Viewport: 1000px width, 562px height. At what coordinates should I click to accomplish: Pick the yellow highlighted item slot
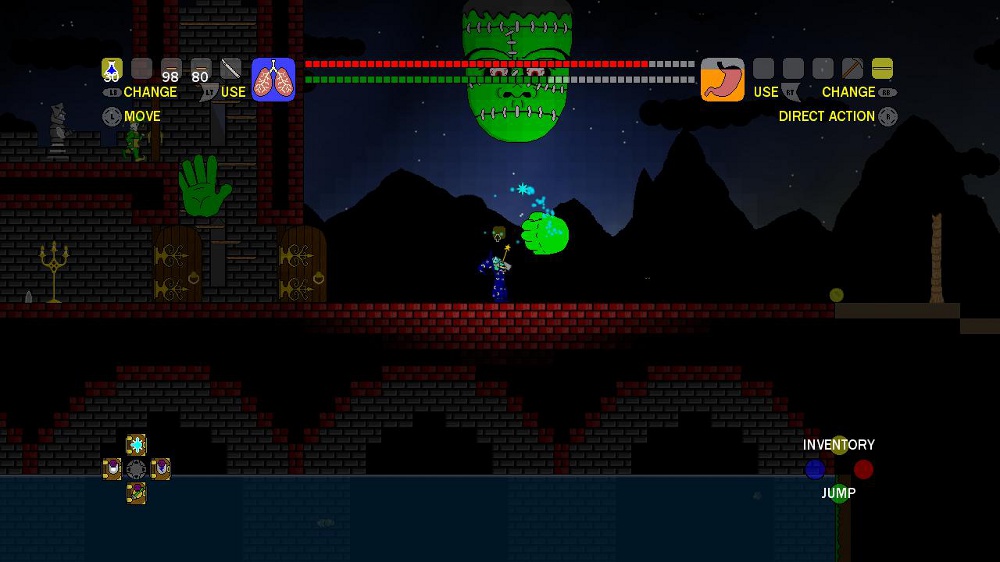click(x=882, y=68)
